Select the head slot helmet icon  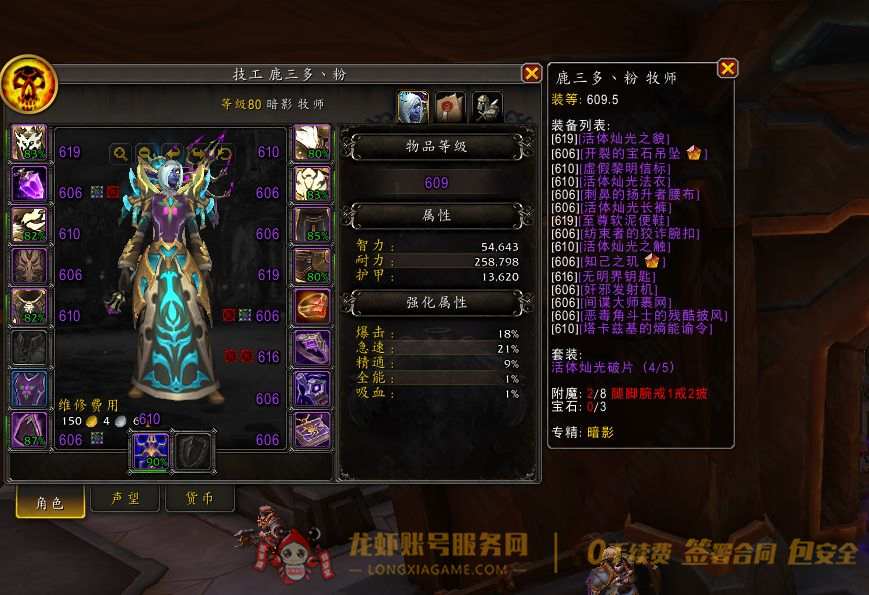[x=29, y=143]
